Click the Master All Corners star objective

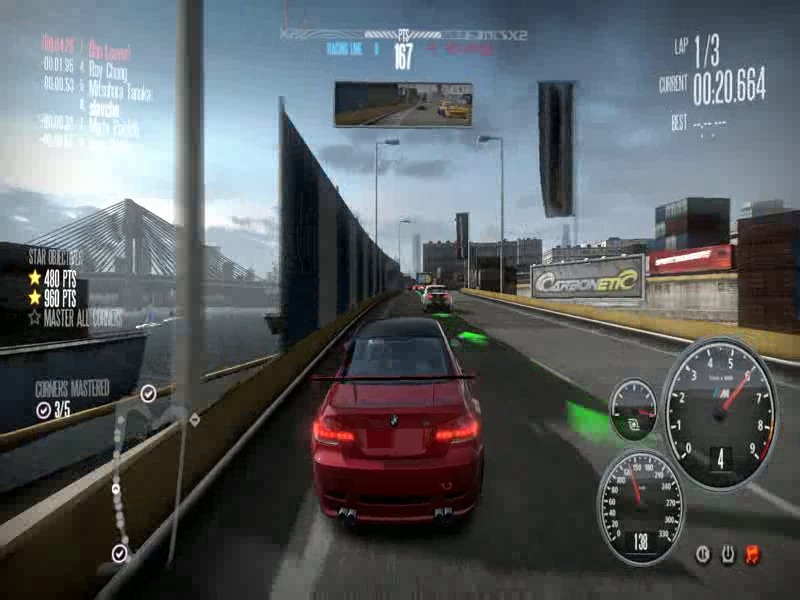tap(76, 316)
